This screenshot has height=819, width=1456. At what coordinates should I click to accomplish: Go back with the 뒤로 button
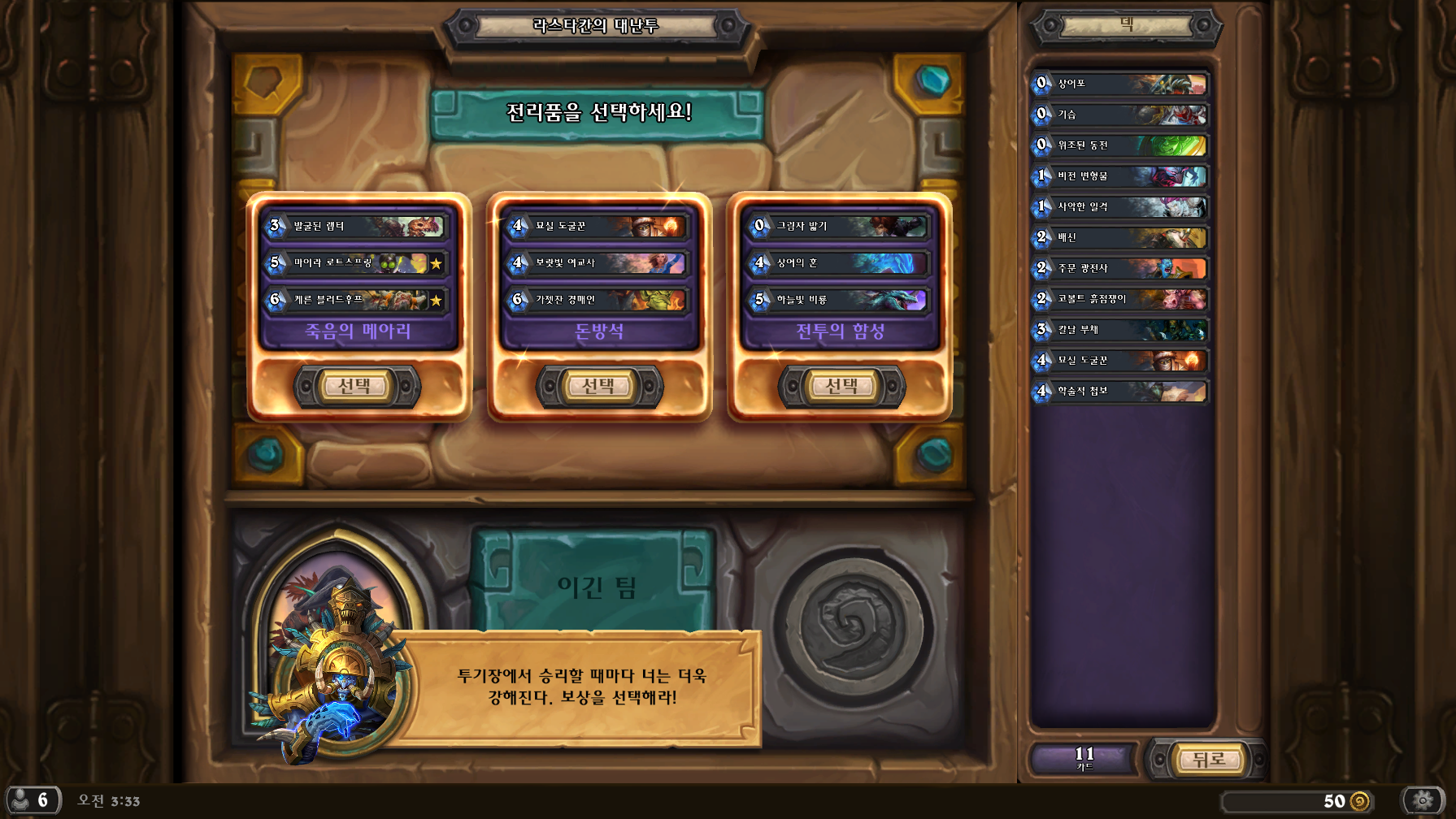[x=1208, y=760]
